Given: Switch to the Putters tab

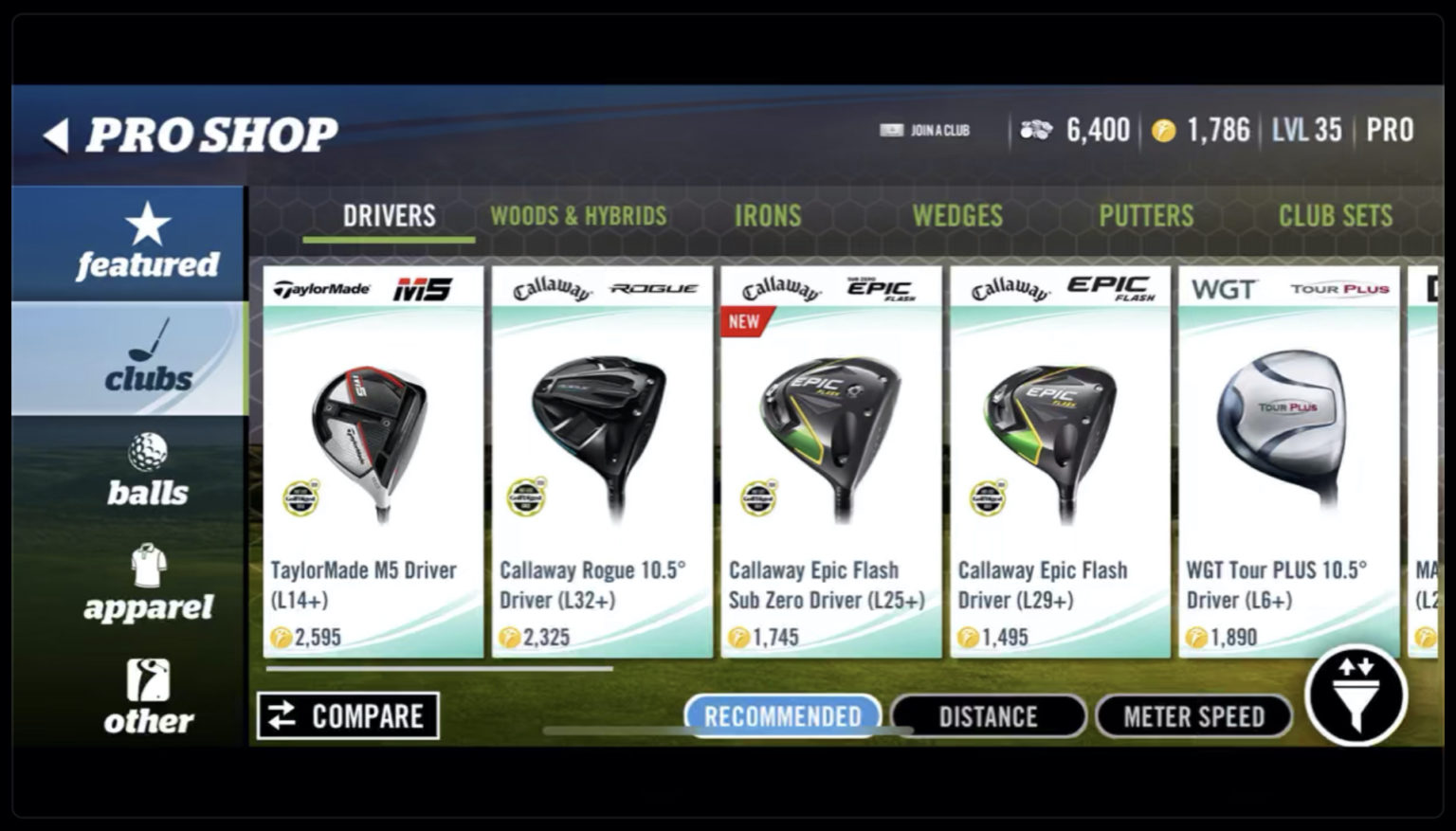Looking at the screenshot, I should click(x=1147, y=216).
